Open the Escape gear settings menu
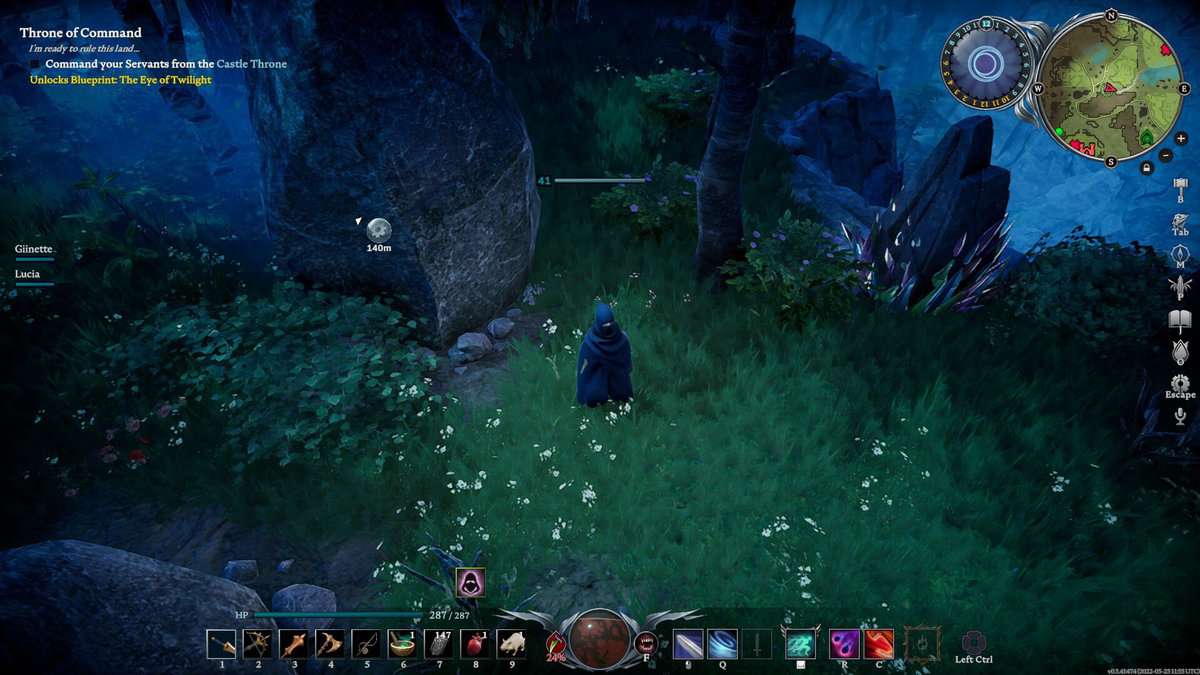The width and height of the screenshot is (1200, 675). pos(1180,383)
